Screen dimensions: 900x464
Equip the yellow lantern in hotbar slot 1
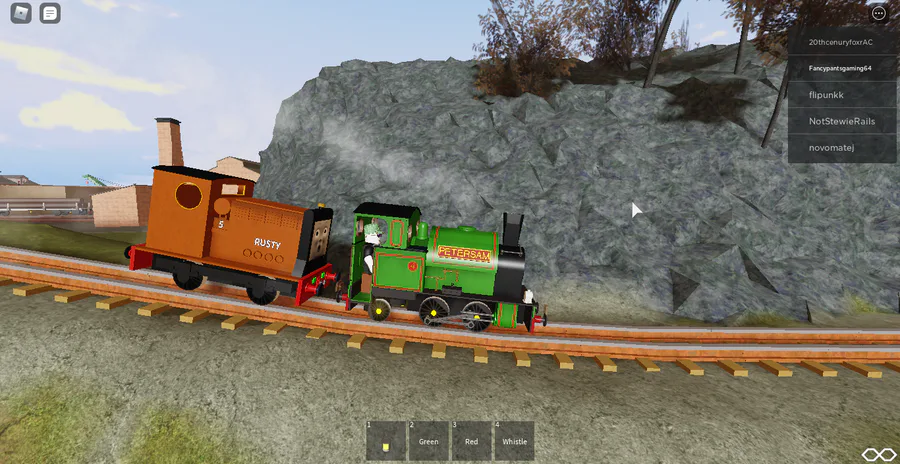pyautogui.click(x=385, y=441)
